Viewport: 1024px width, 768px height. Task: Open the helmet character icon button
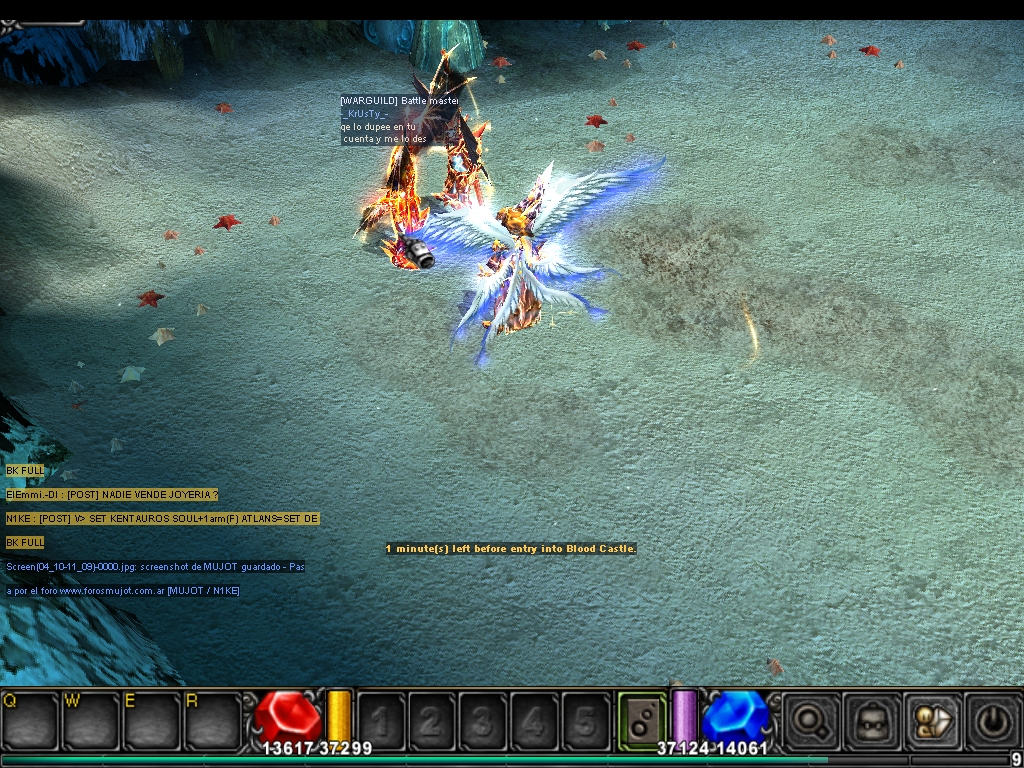[870, 720]
